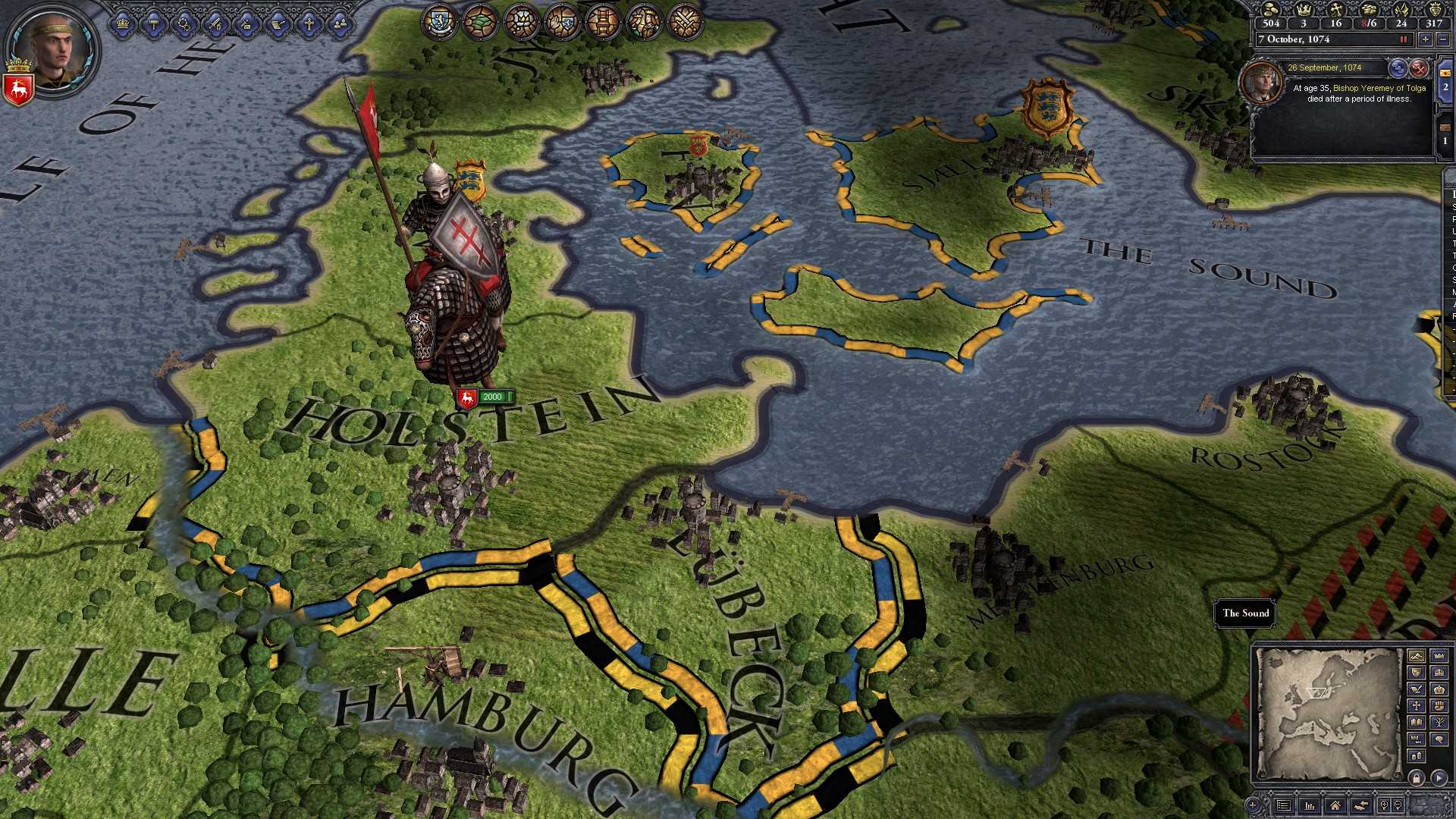The height and width of the screenshot is (819, 1456).
Task: Toggle revolt risk map mode with the fist icon
Action: click(x=1440, y=705)
